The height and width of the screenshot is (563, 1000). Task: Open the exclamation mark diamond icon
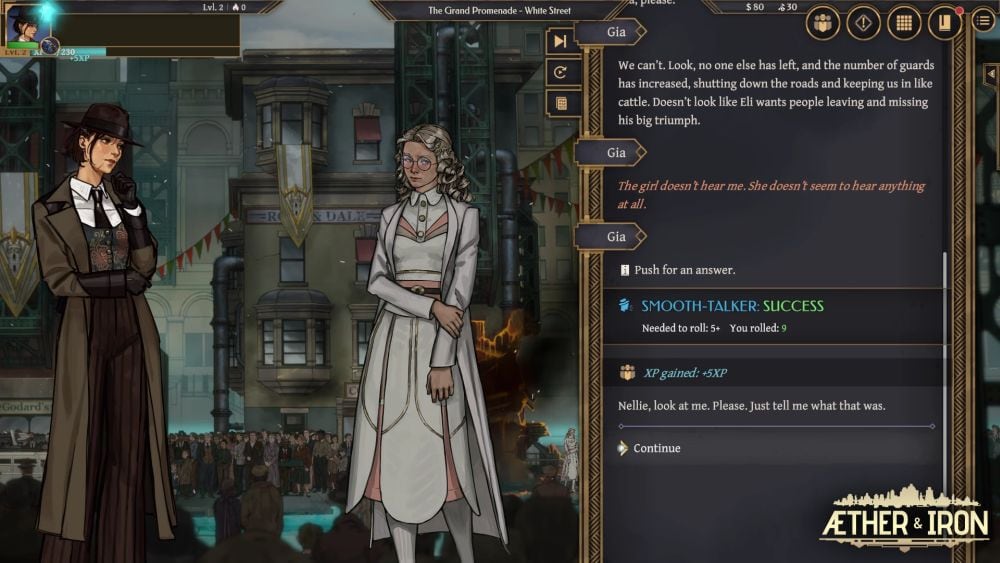click(863, 22)
